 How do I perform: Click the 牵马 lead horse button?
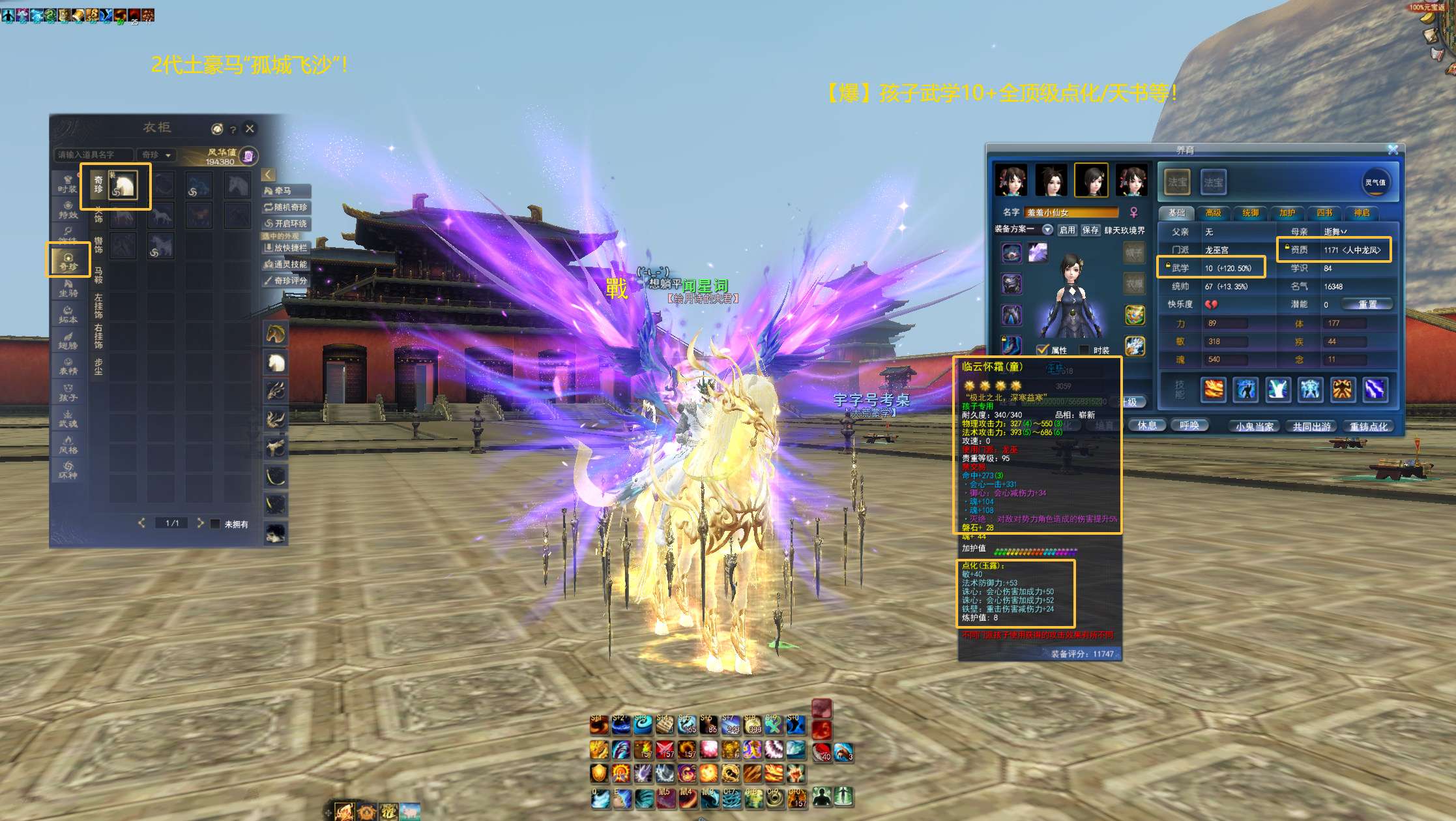tap(285, 190)
